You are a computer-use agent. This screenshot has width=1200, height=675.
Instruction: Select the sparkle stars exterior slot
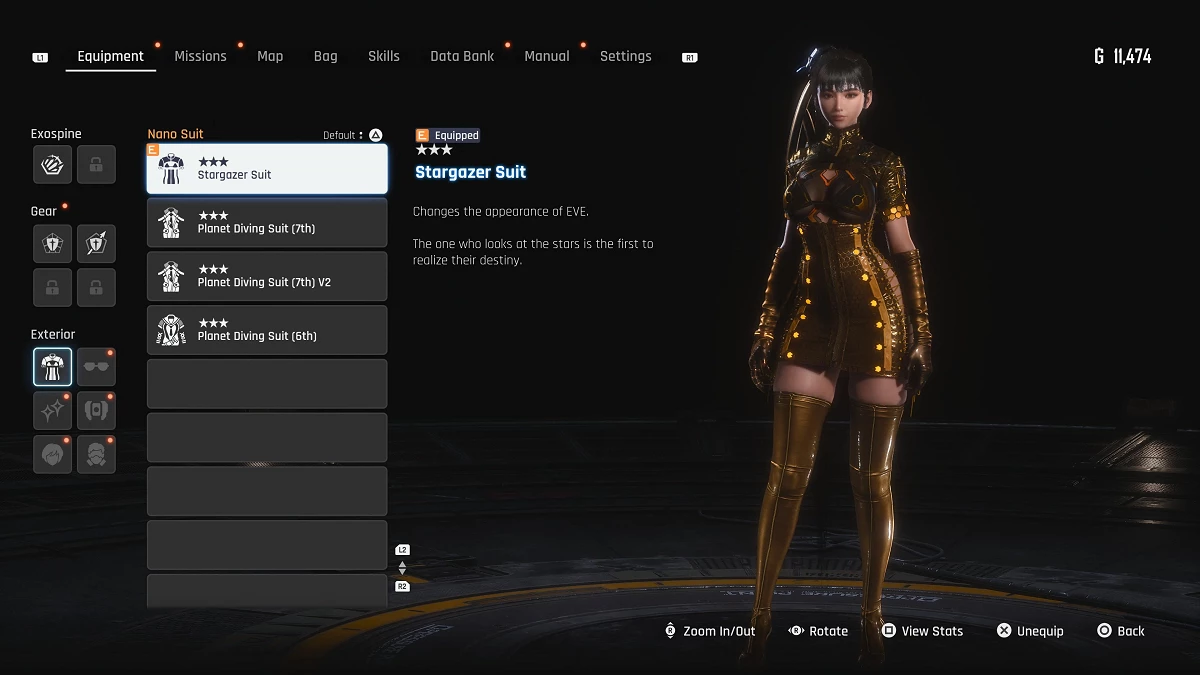[52, 410]
